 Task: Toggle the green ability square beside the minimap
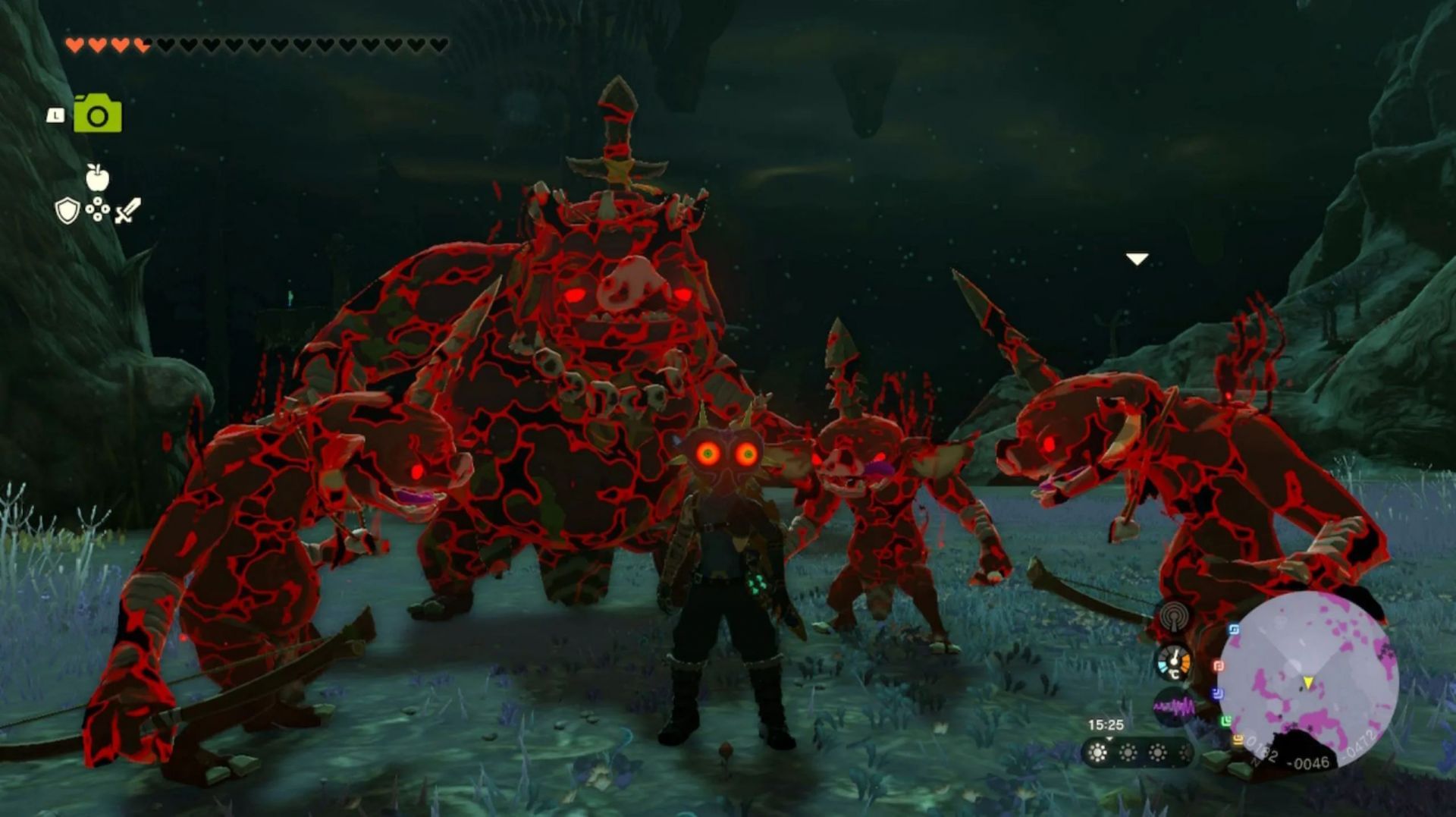[1228, 719]
